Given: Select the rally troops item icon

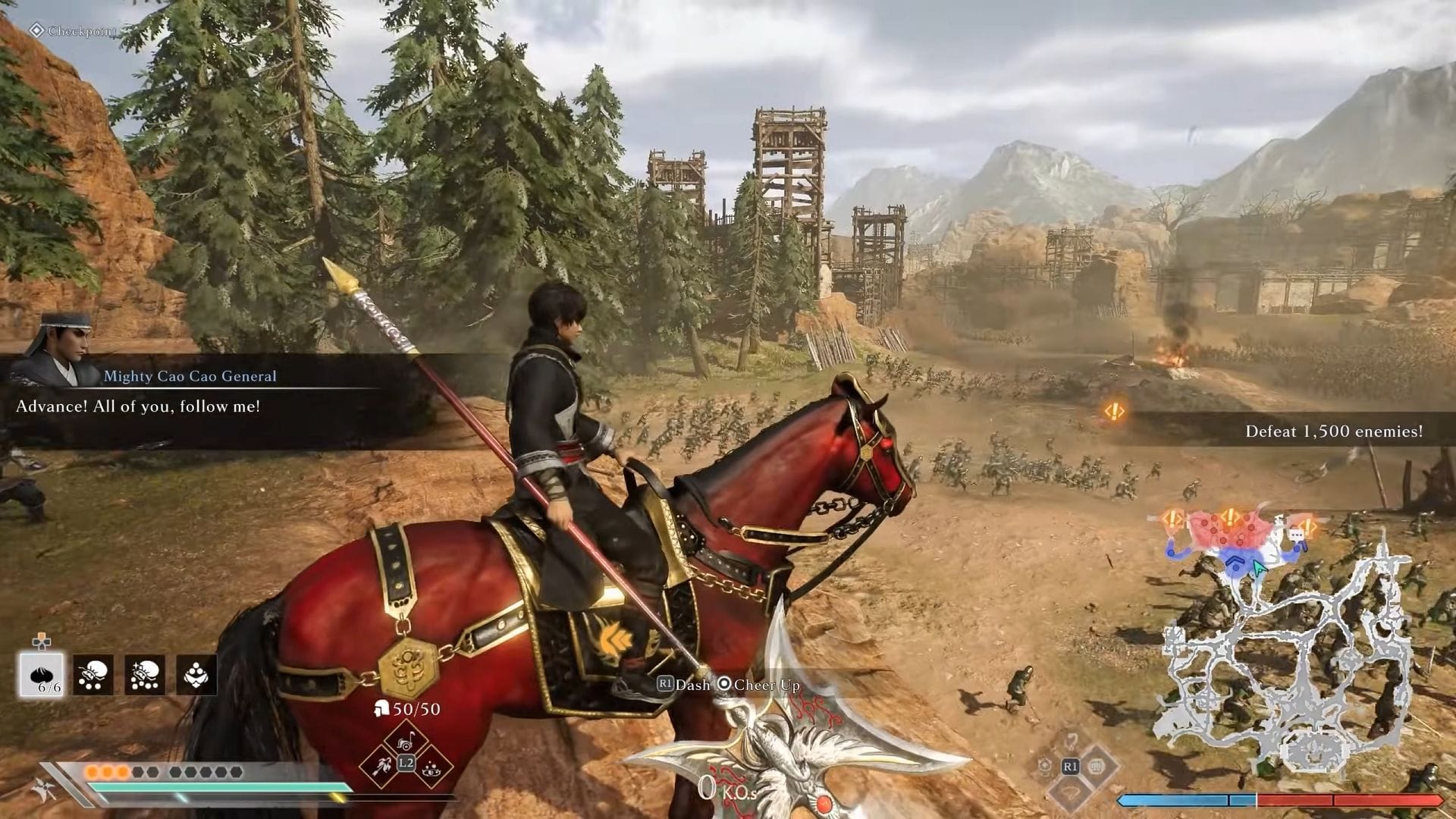Looking at the screenshot, I should coord(196,673).
